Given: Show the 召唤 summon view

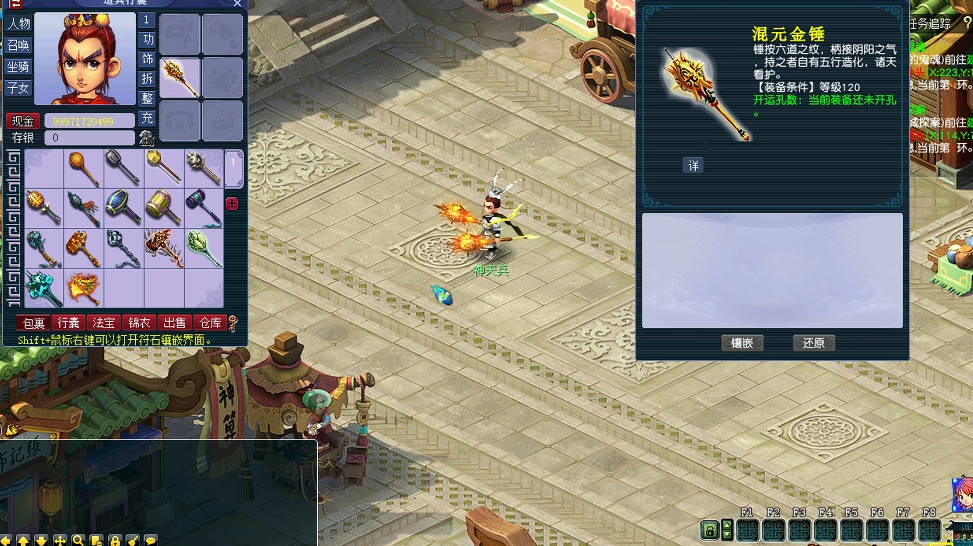Looking at the screenshot, I should [19, 45].
